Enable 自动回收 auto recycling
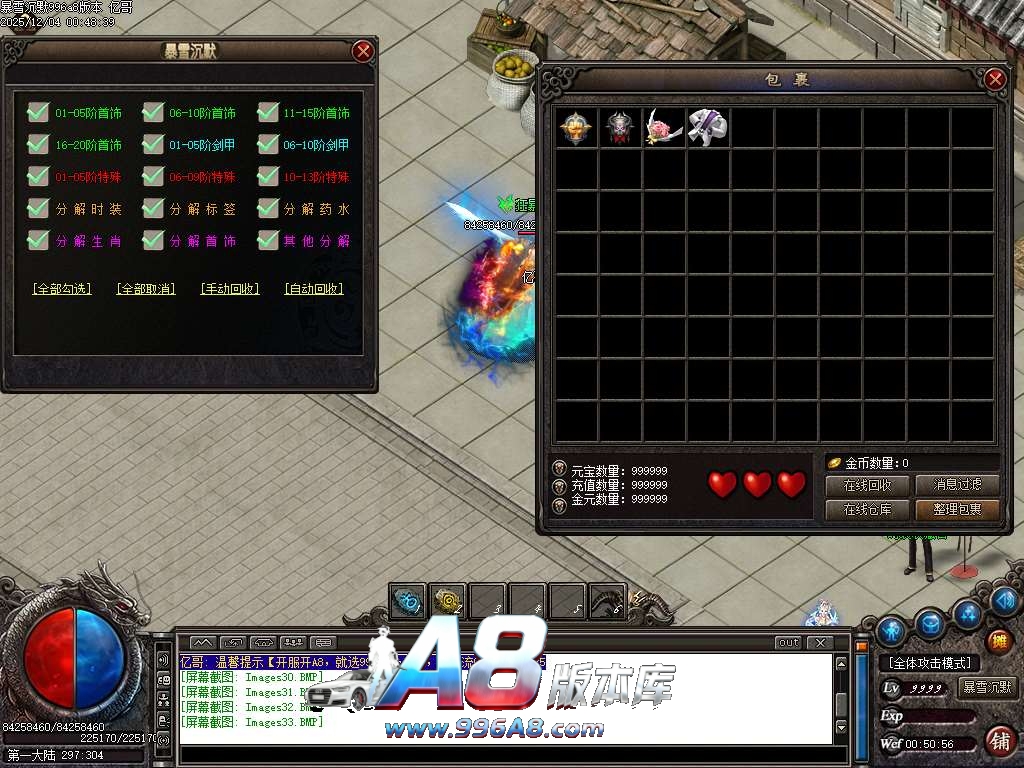This screenshot has height=768, width=1024. pyautogui.click(x=314, y=289)
